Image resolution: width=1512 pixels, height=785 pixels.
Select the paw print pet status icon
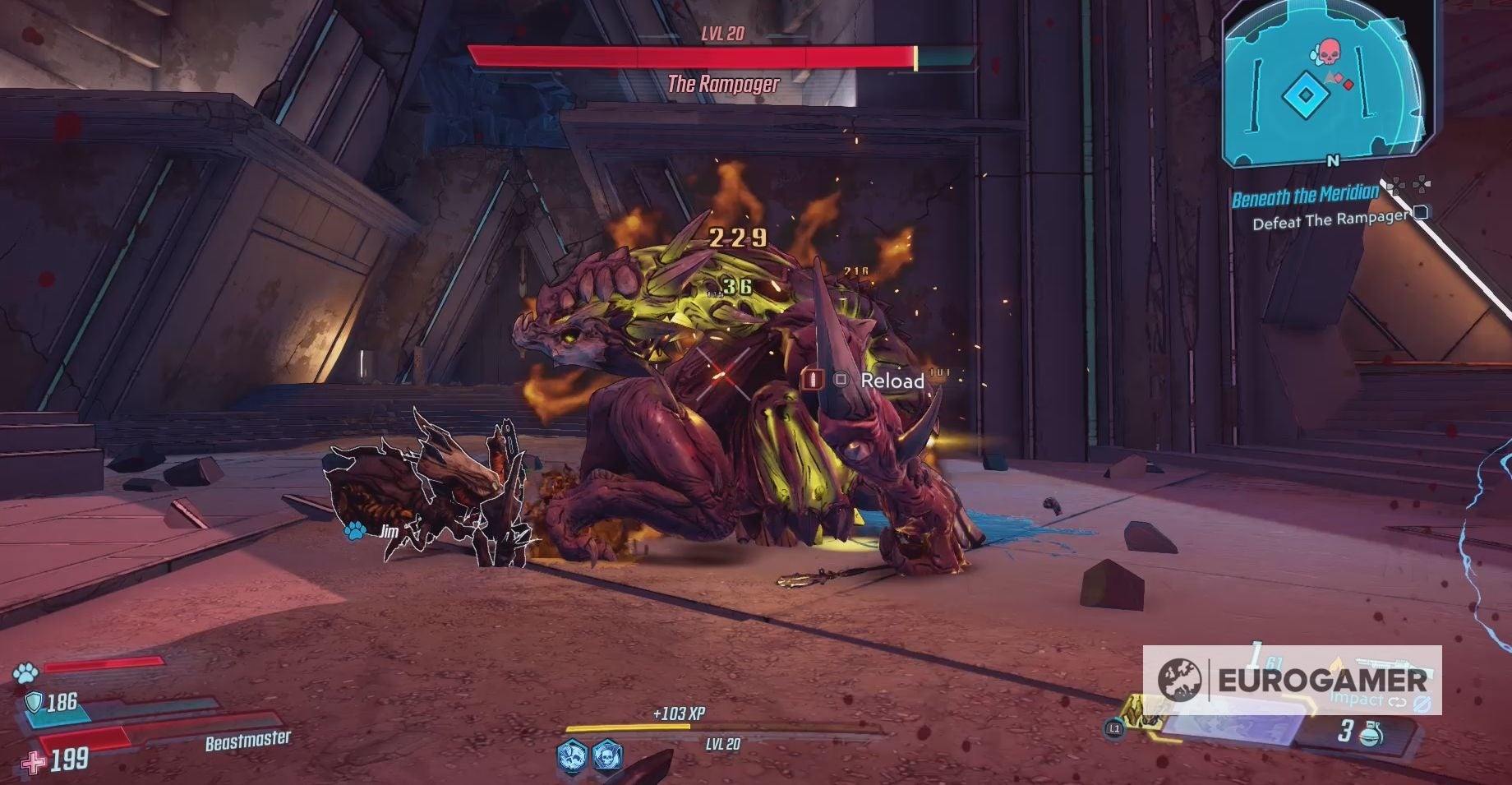tap(25, 672)
